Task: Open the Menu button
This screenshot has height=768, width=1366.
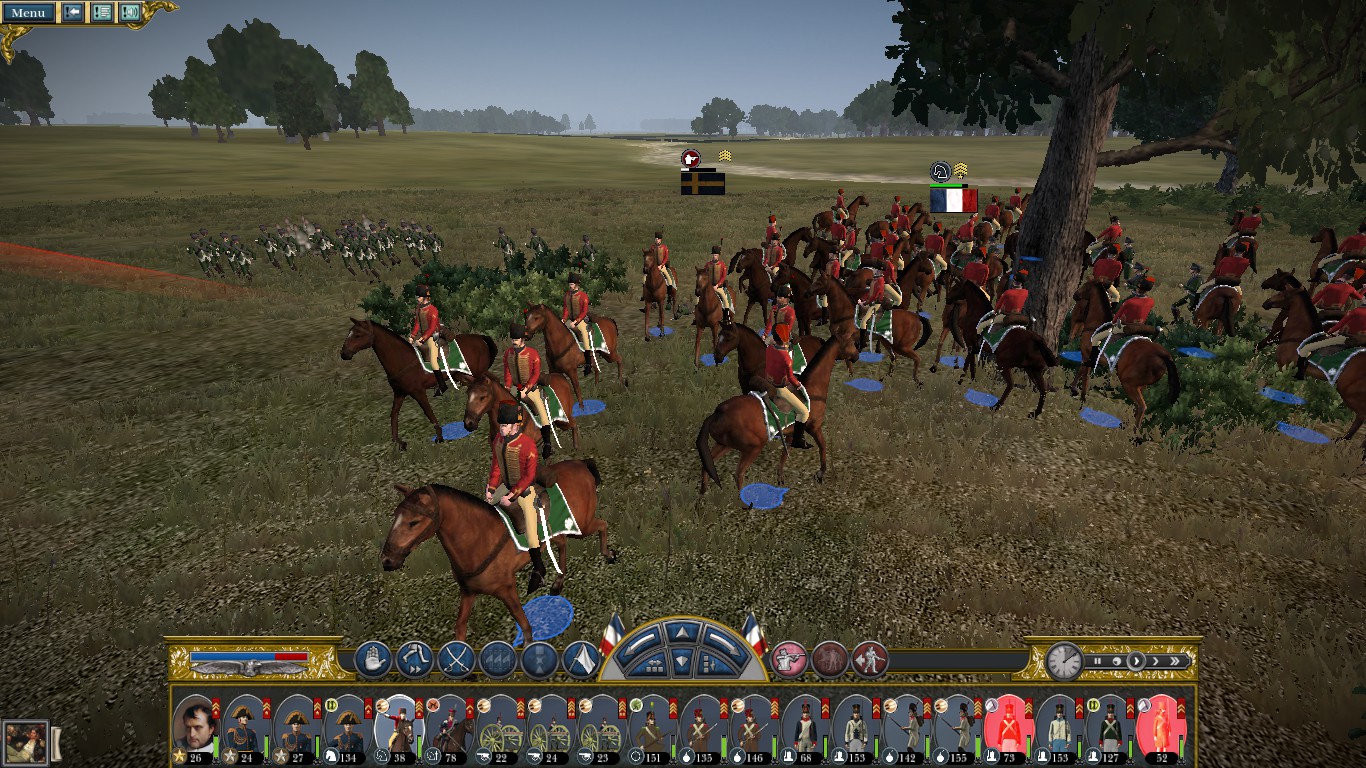Action: pyautogui.click(x=28, y=13)
